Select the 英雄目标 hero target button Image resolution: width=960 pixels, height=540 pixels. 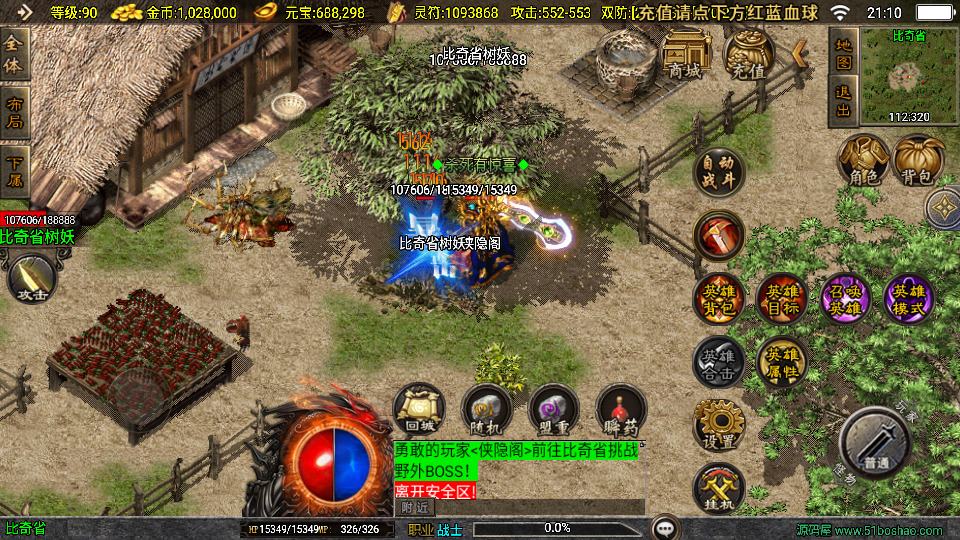781,299
